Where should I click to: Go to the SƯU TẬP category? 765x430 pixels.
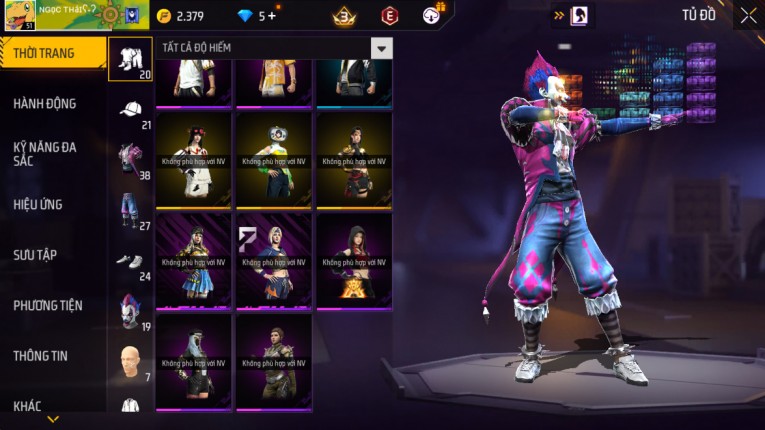pos(35,255)
